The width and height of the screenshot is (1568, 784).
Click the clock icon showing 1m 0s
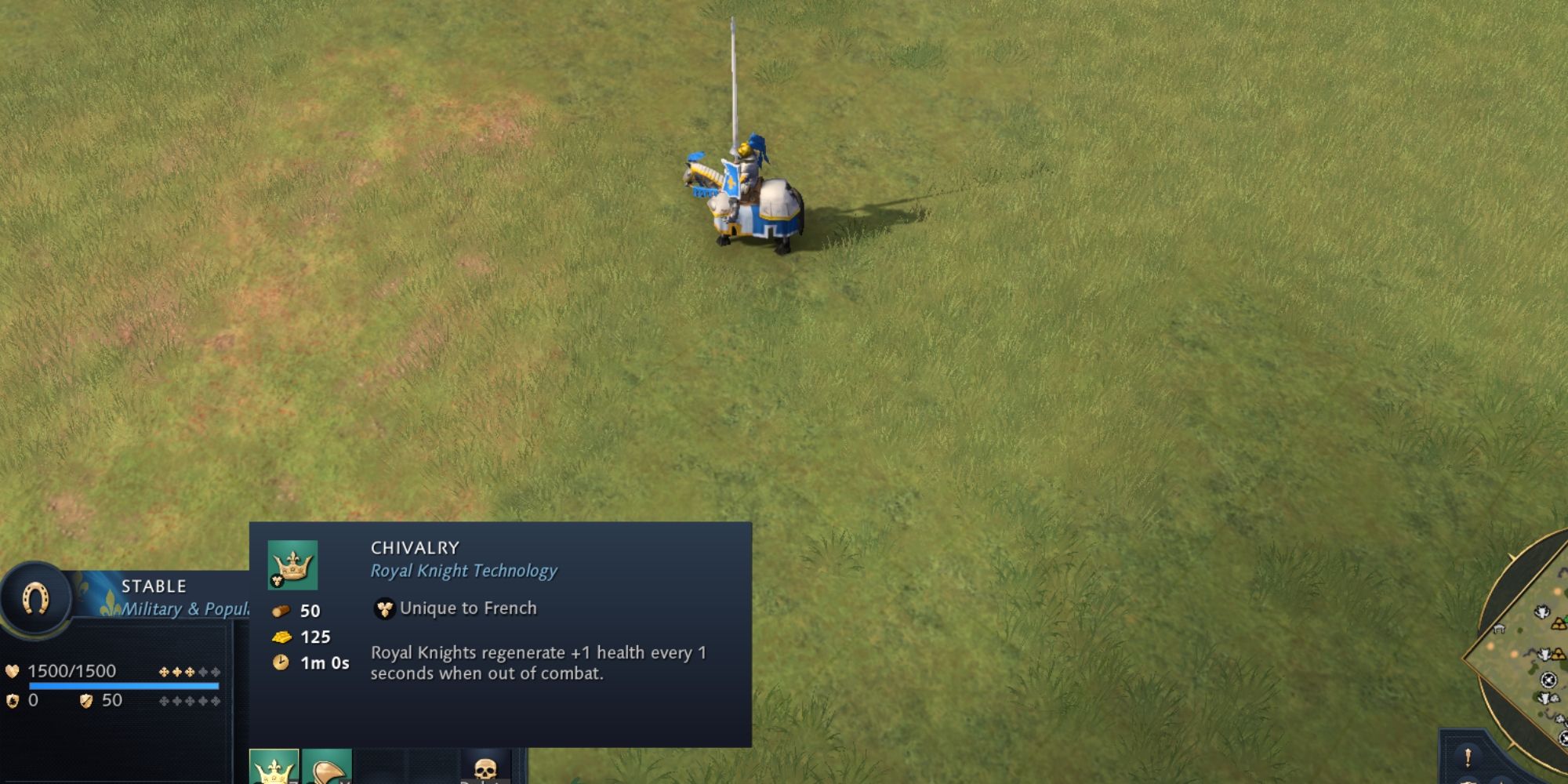tap(281, 662)
